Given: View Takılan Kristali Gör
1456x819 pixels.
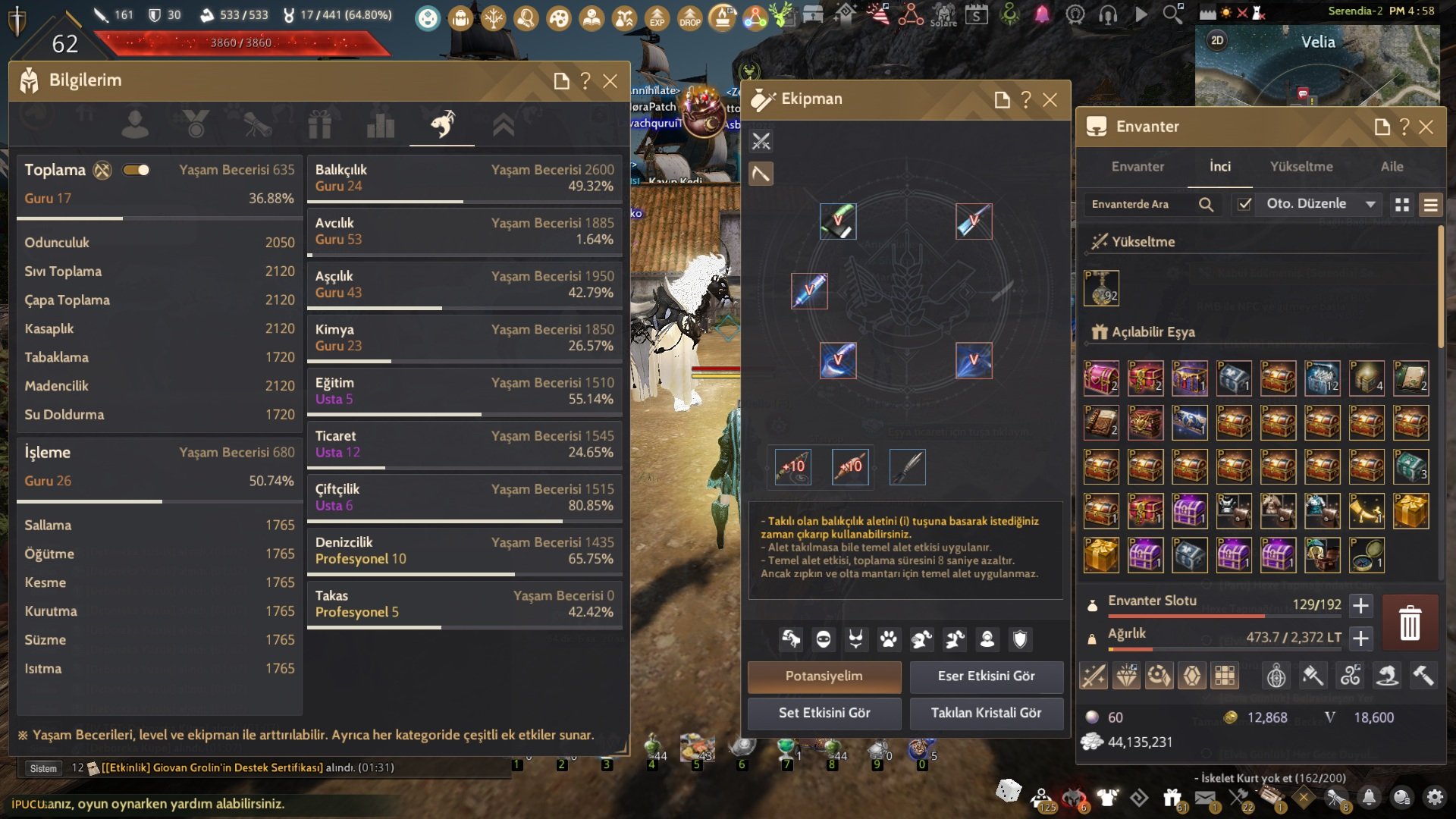Looking at the screenshot, I should (986, 713).
